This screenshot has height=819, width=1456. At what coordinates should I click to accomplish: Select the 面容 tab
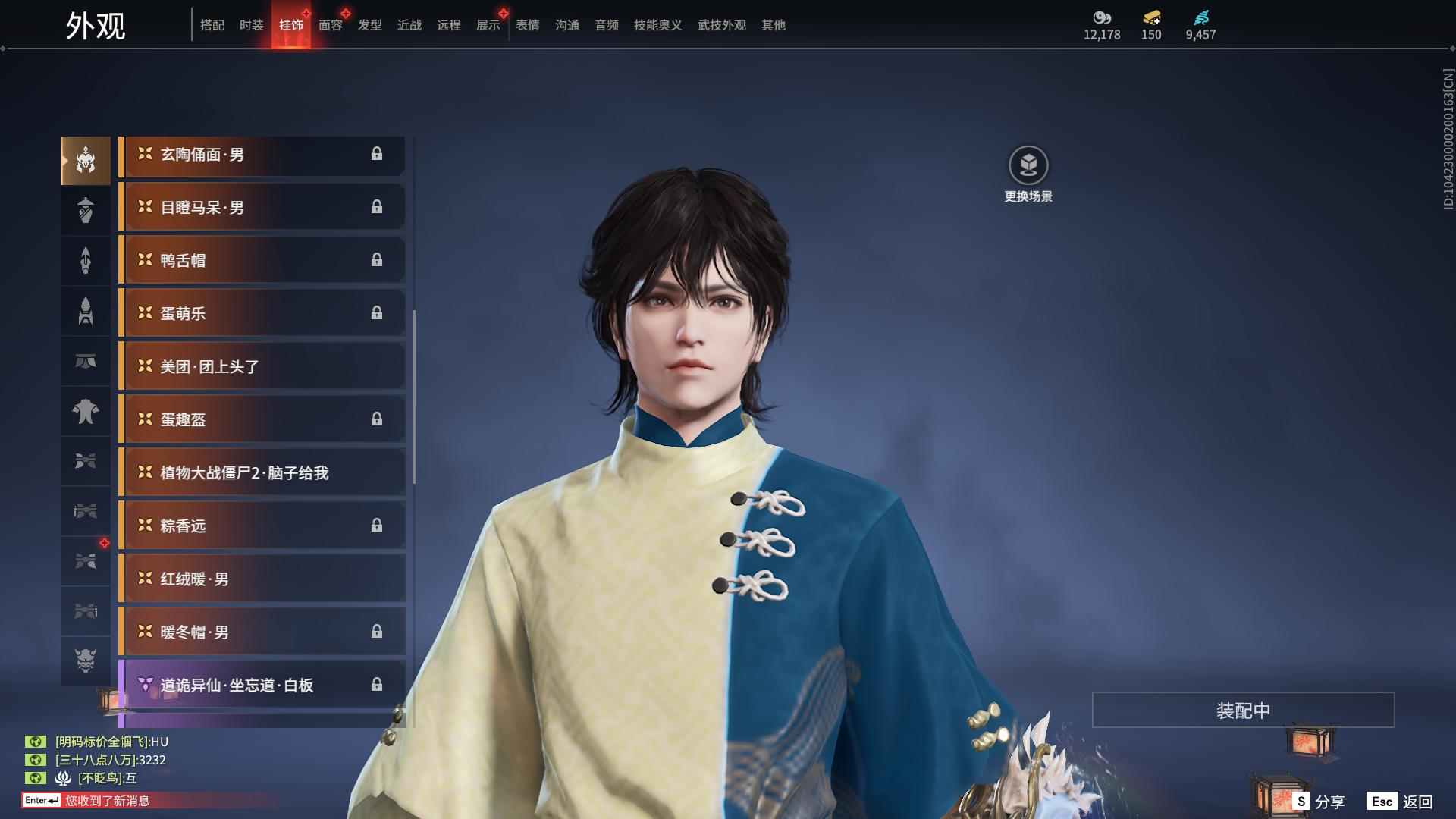point(330,25)
